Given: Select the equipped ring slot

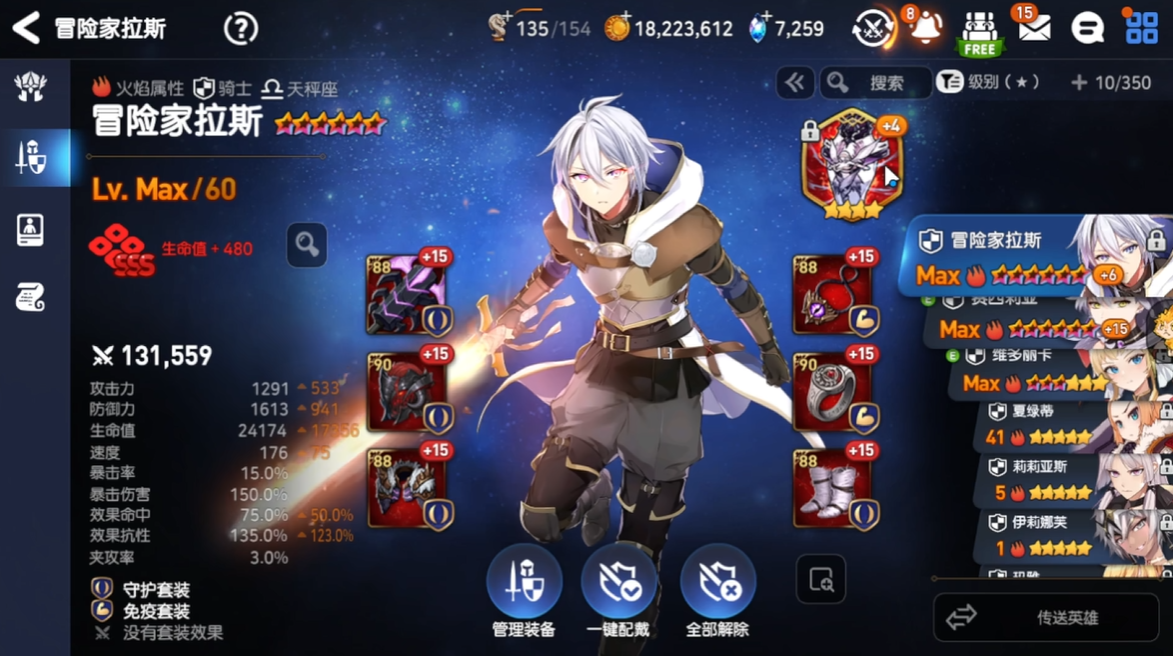Looking at the screenshot, I should click(x=832, y=392).
